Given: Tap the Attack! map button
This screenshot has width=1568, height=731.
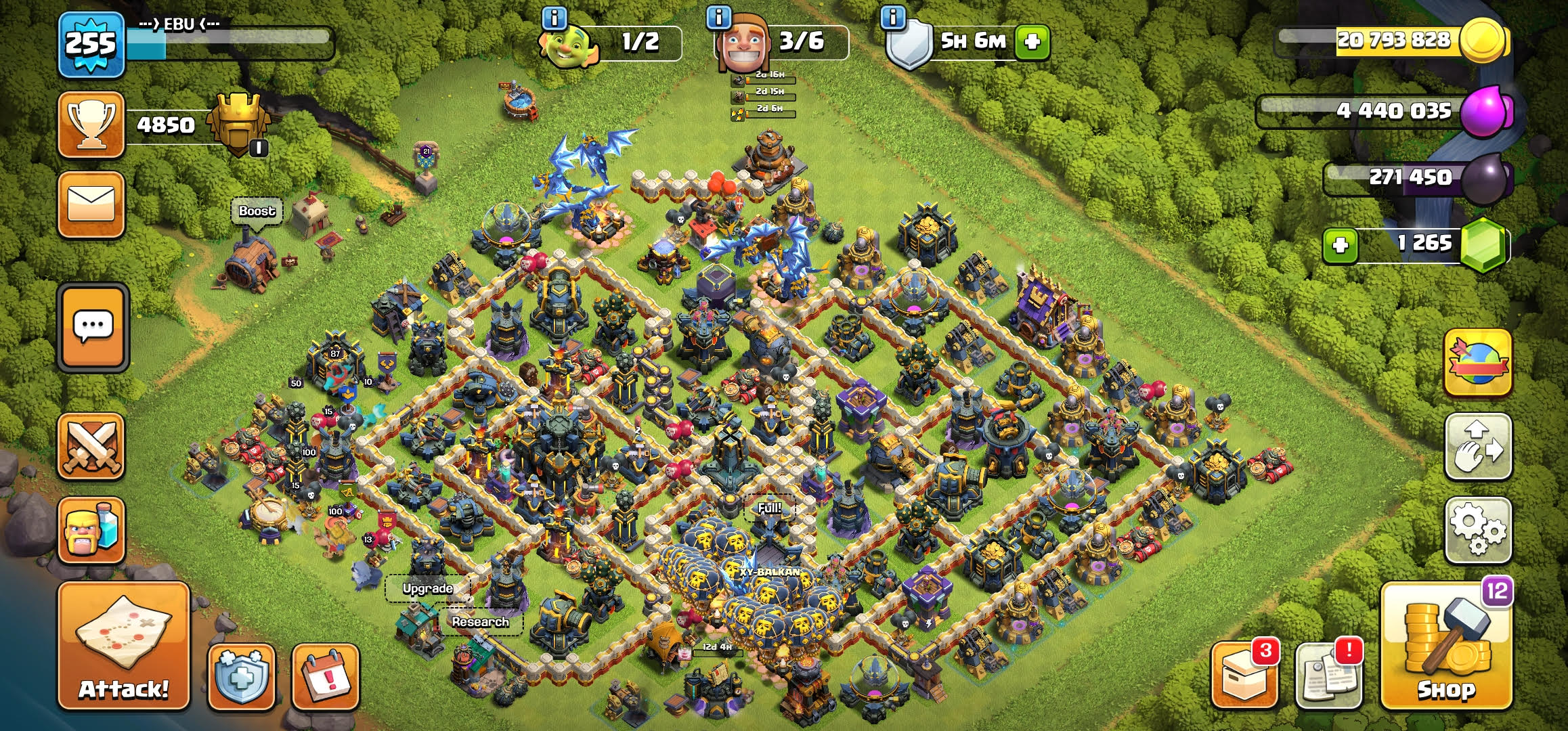Looking at the screenshot, I should point(123,646).
